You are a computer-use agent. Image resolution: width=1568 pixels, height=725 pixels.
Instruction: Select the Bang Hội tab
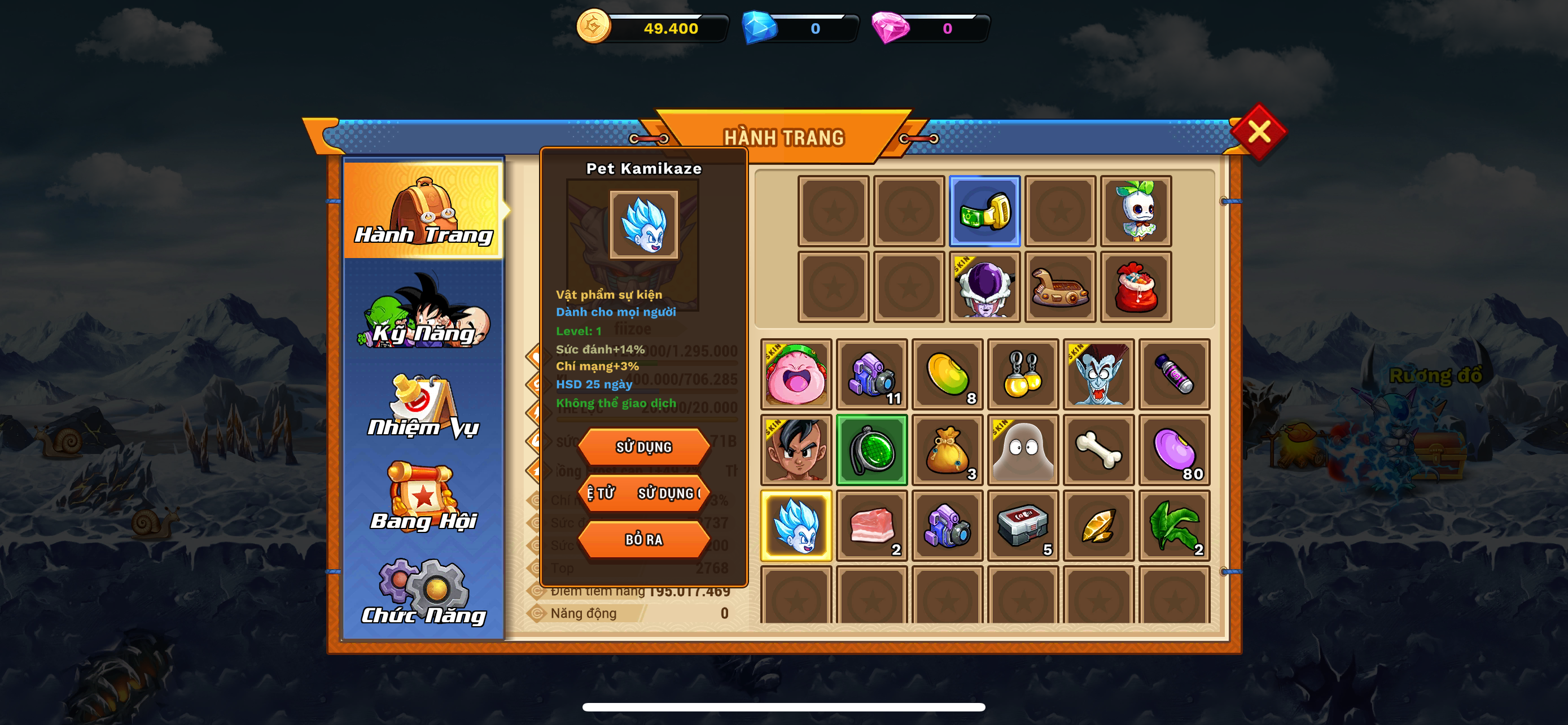[x=424, y=499]
